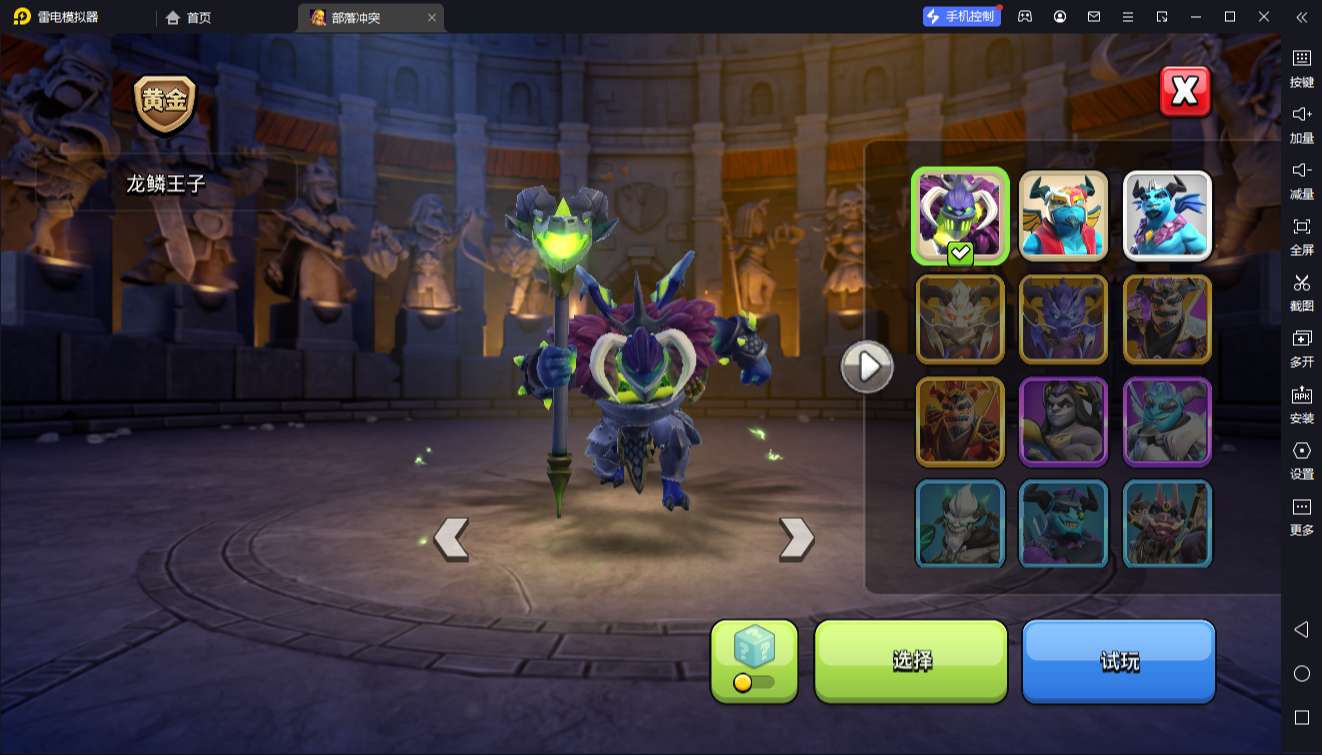Select the teal-skinned purple-framed skin
Image resolution: width=1322 pixels, height=755 pixels.
(1167, 421)
